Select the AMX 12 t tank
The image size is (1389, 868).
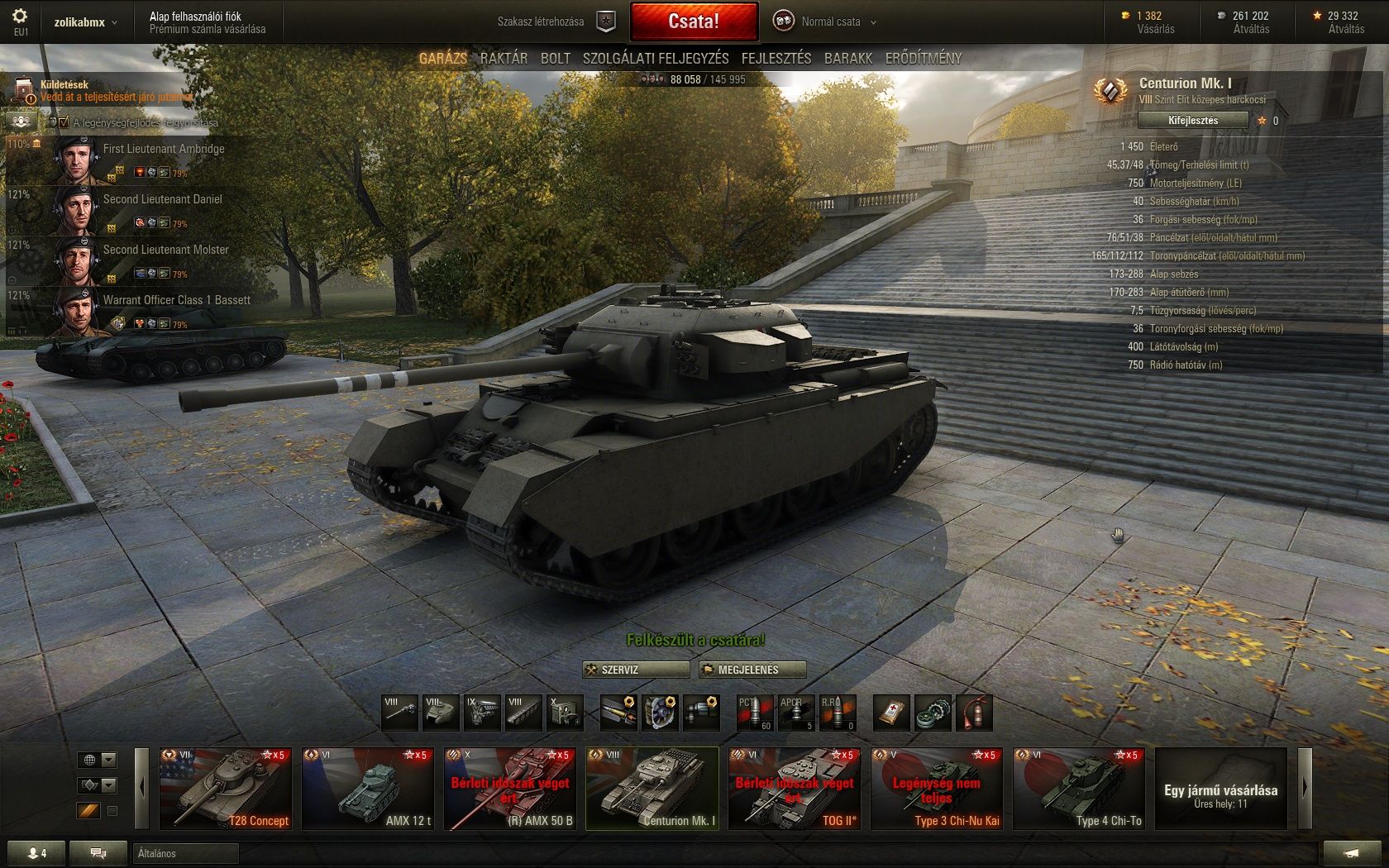[x=367, y=789]
